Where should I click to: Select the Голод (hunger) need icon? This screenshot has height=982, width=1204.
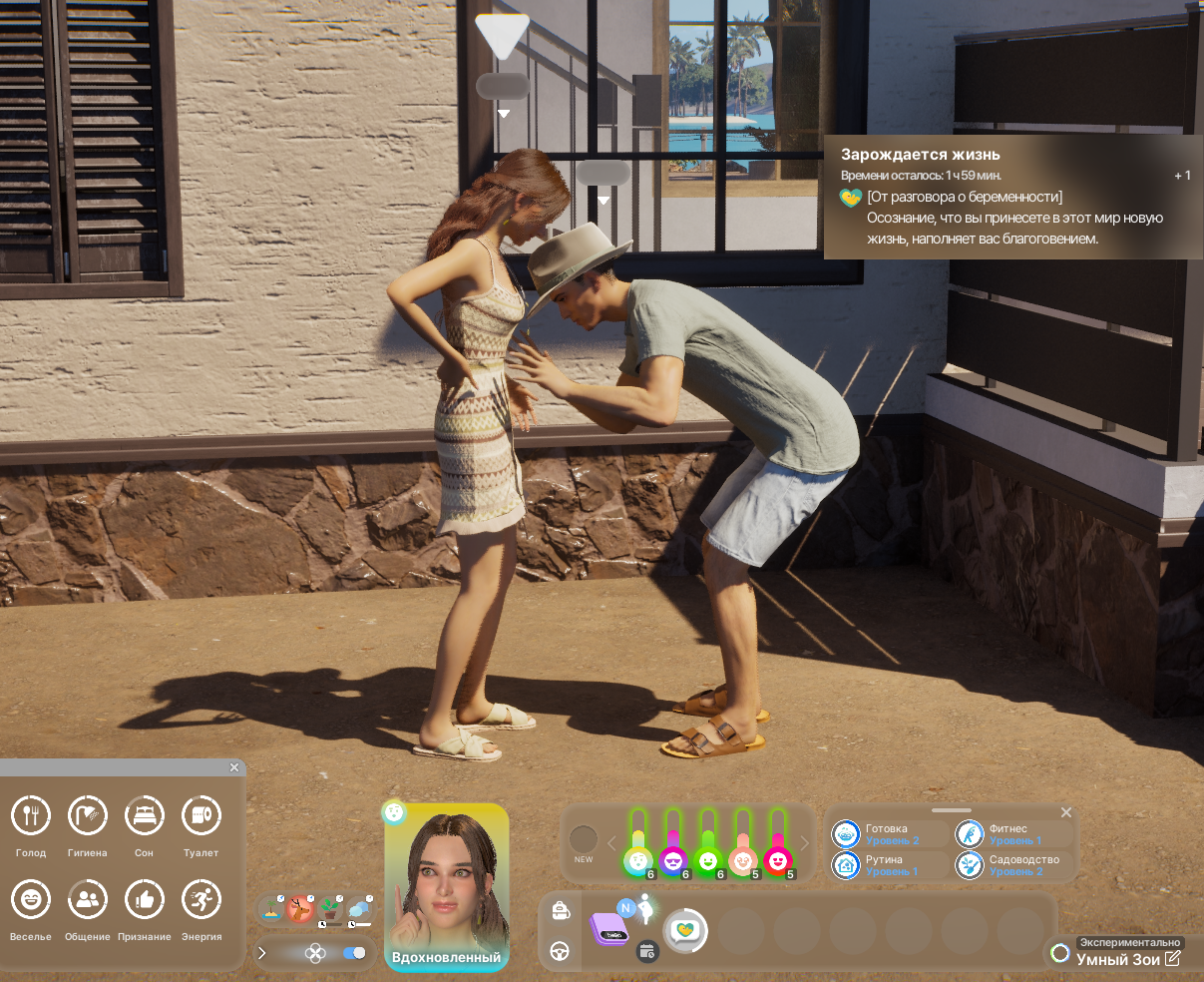[x=31, y=816]
